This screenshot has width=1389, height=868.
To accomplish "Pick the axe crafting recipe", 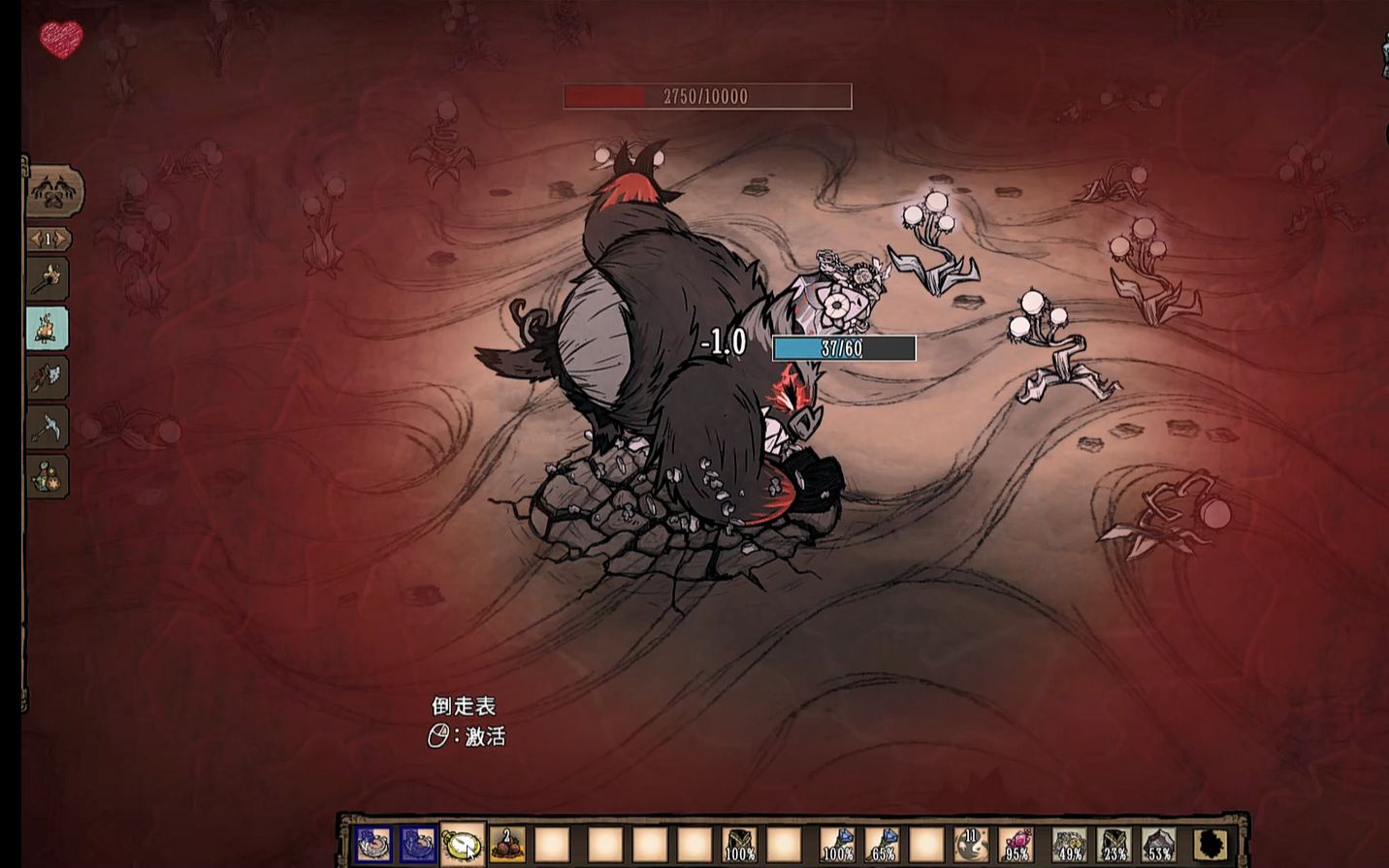I will (48, 377).
